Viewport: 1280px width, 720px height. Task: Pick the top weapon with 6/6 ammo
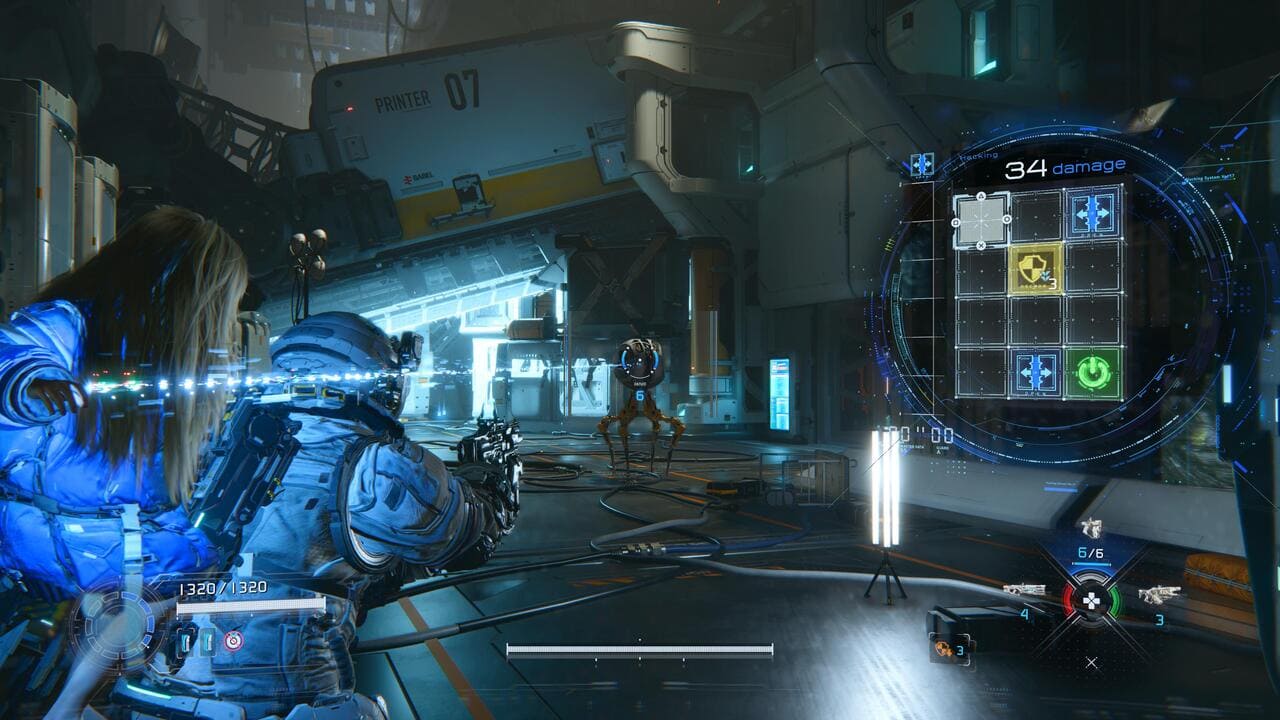[1090, 529]
